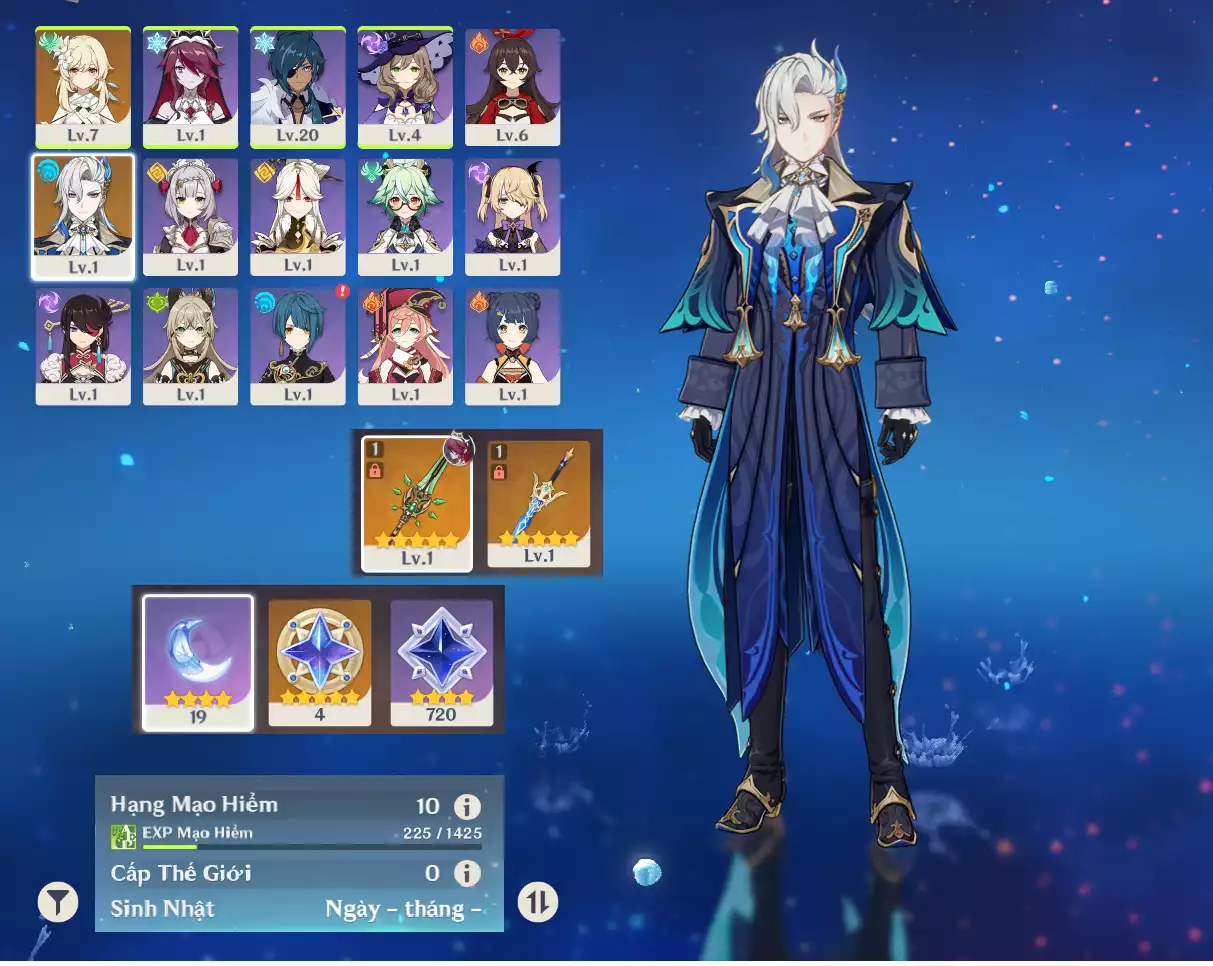Select Xiangling's character card
The width and height of the screenshot is (1213, 966).
512,346
